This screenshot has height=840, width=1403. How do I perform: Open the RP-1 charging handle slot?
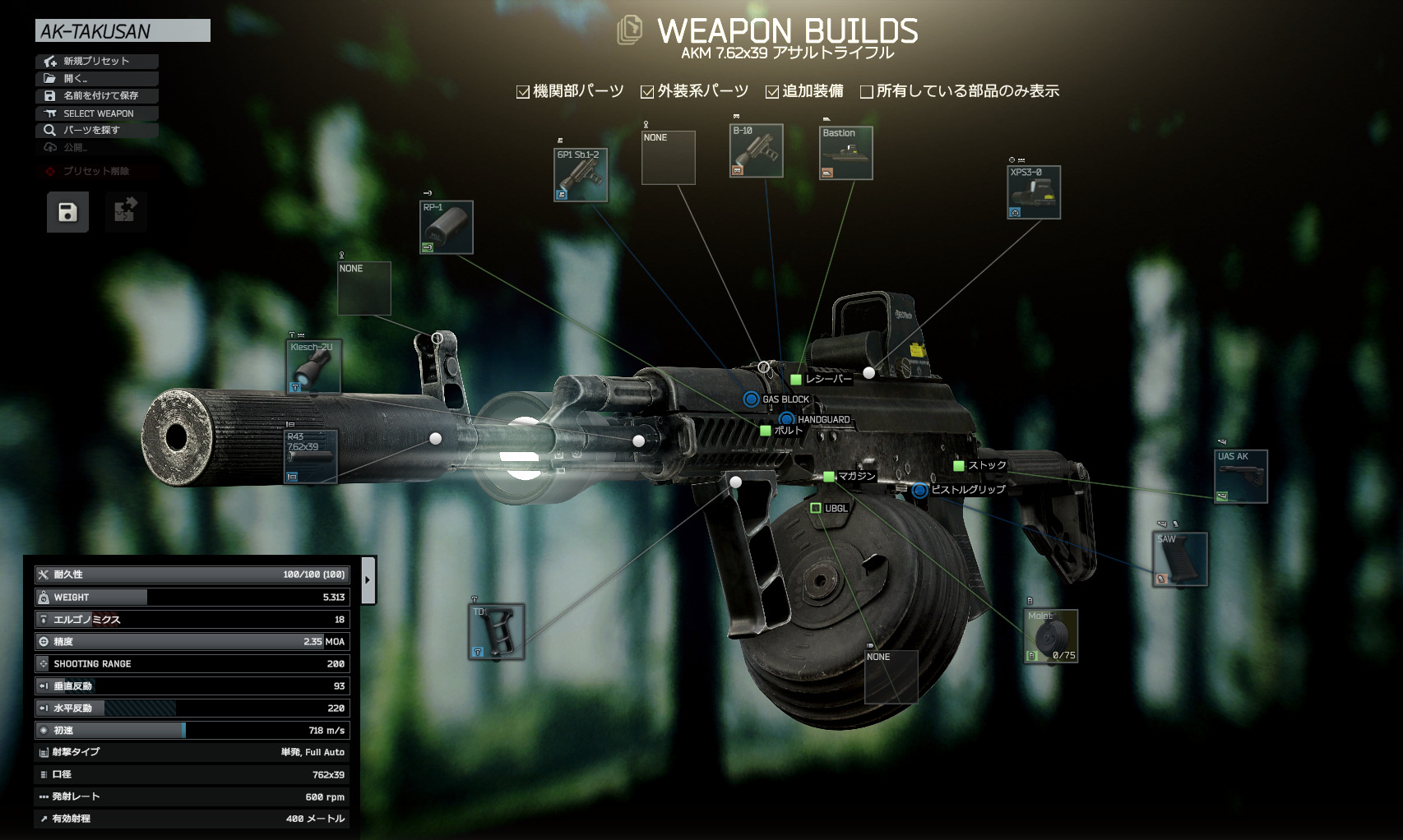(446, 227)
